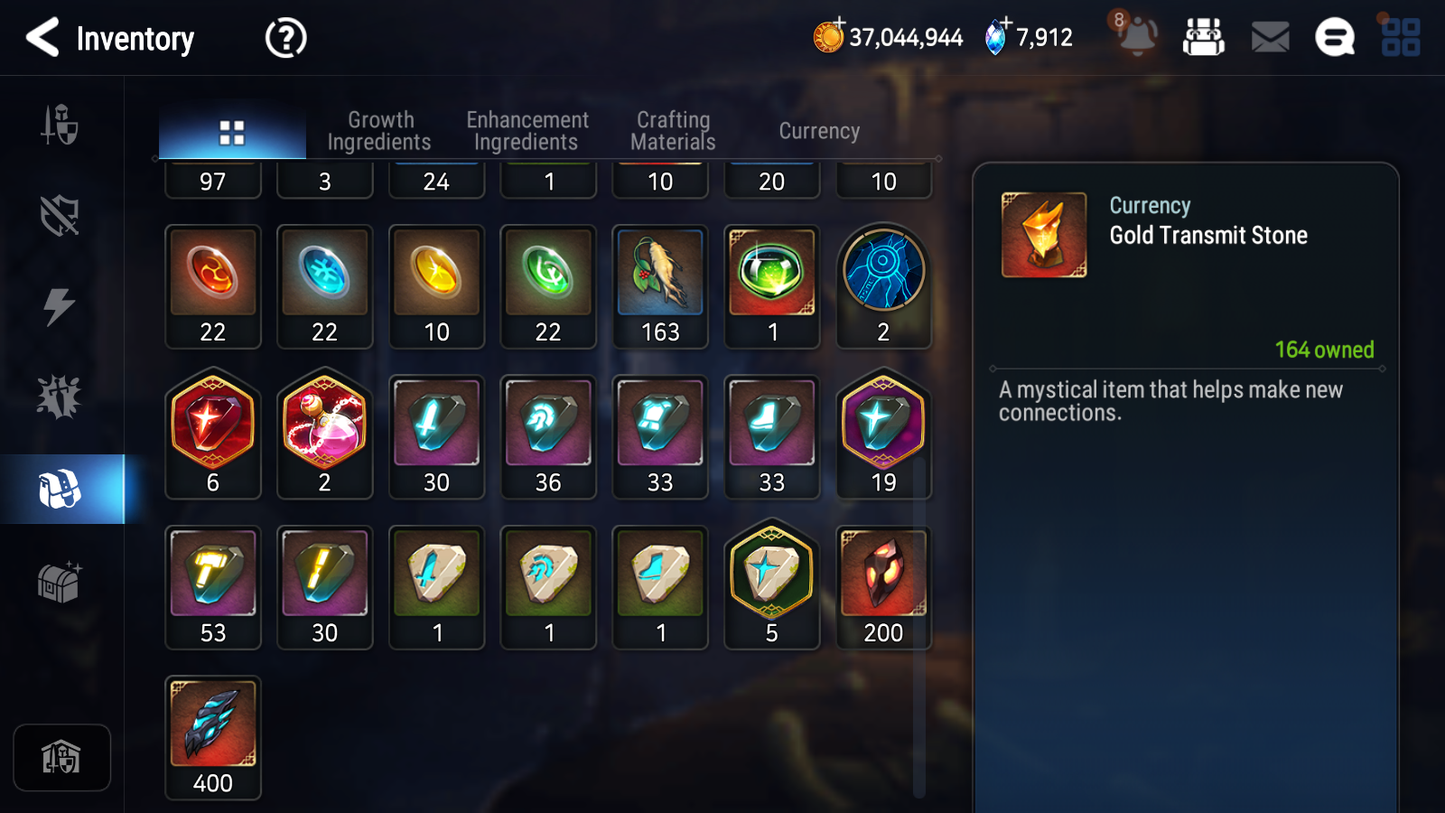Select the Crafting Materials tab

tap(673, 131)
